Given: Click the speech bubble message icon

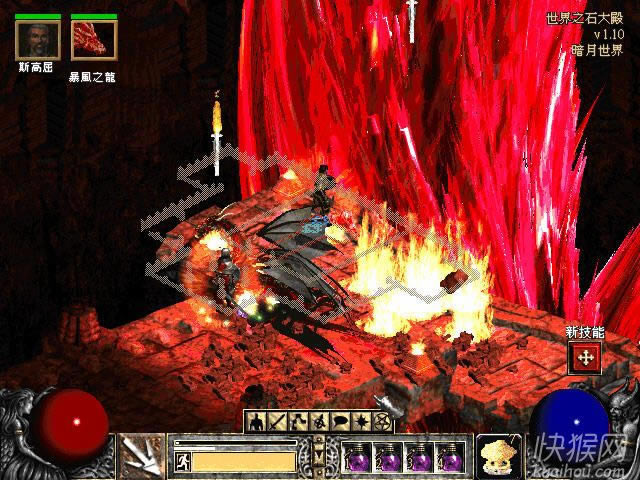Looking at the screenshot, I should pos(338,421).
